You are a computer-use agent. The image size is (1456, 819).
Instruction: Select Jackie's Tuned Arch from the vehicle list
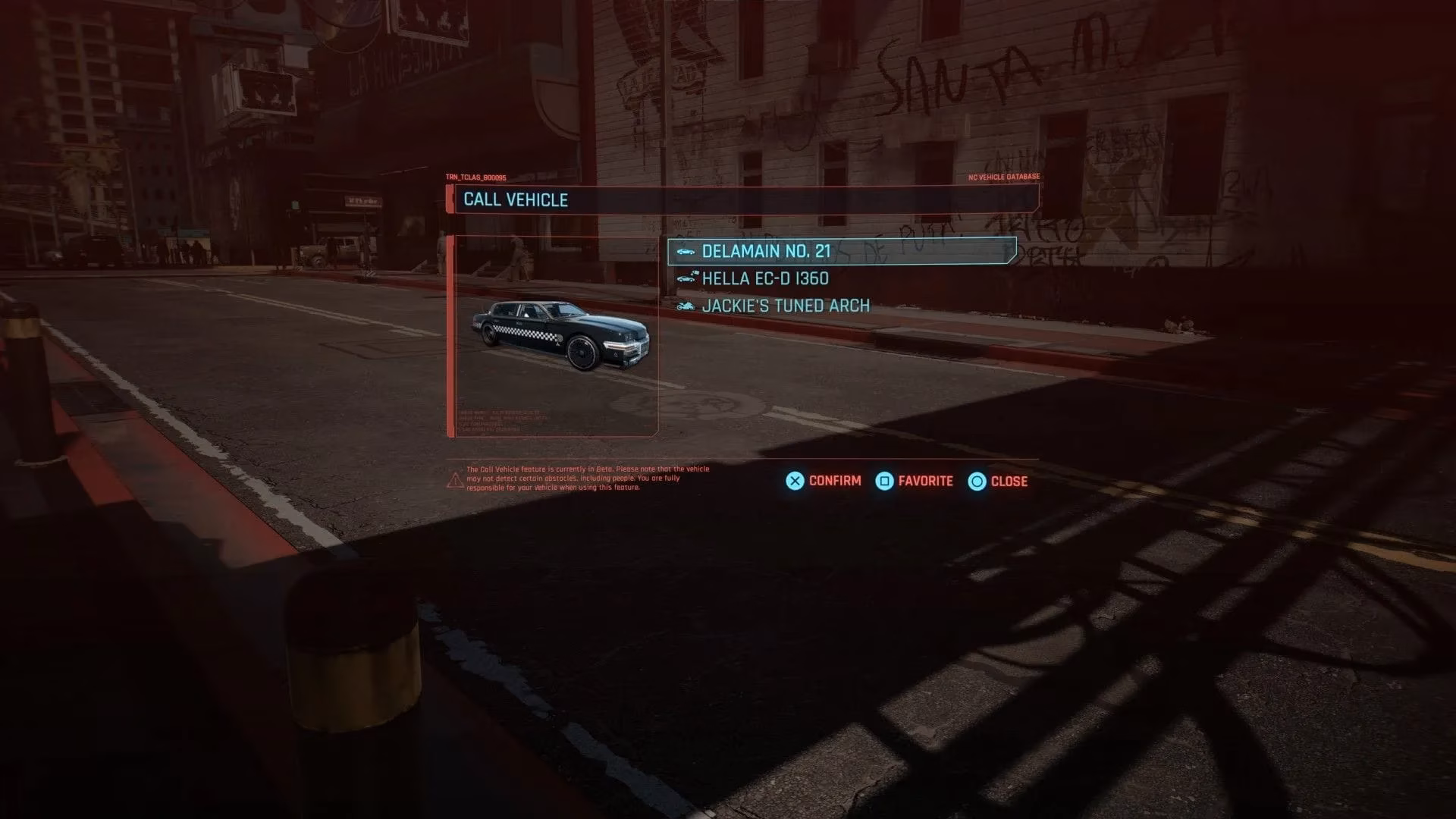pyautogui.click(x=786, y=306)
